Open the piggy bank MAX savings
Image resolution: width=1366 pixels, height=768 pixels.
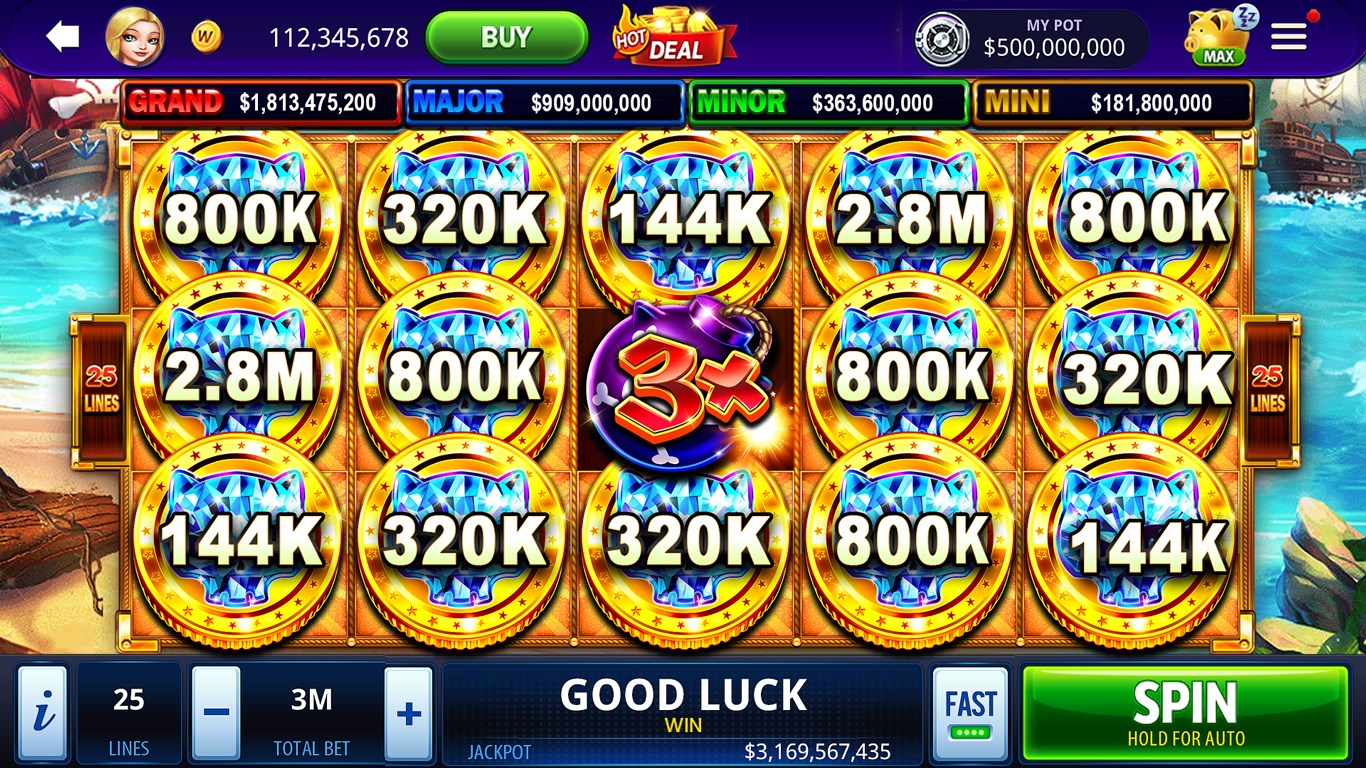(x=1213, y=37)
